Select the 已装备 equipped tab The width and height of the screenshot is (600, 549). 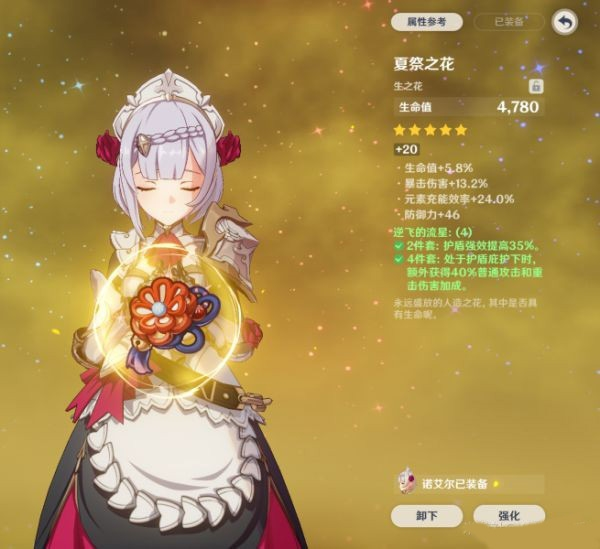(x=510, y=21)
